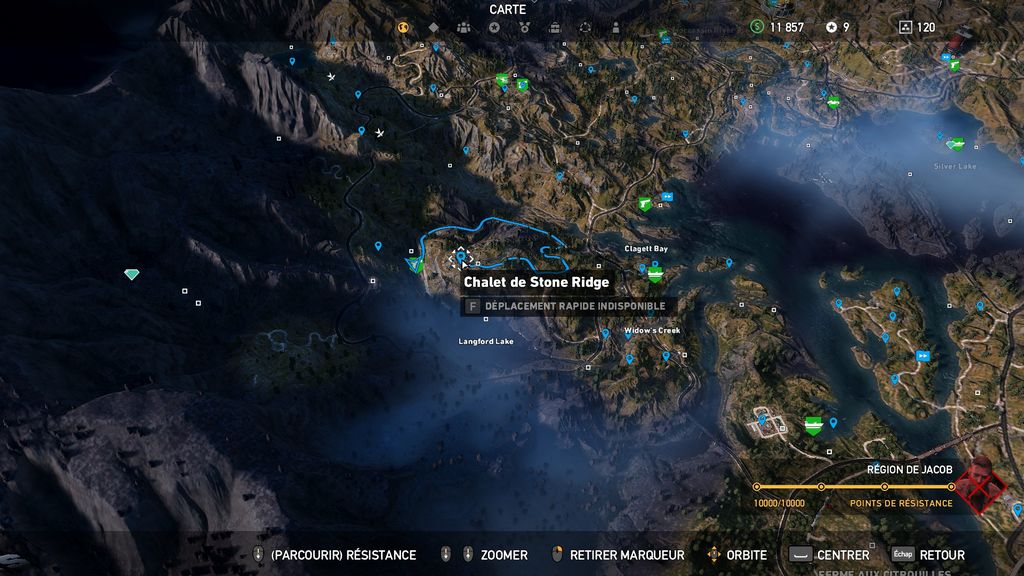
Task: Click the green outpost icon at Clagett Bay
Action: click(655, 272)
